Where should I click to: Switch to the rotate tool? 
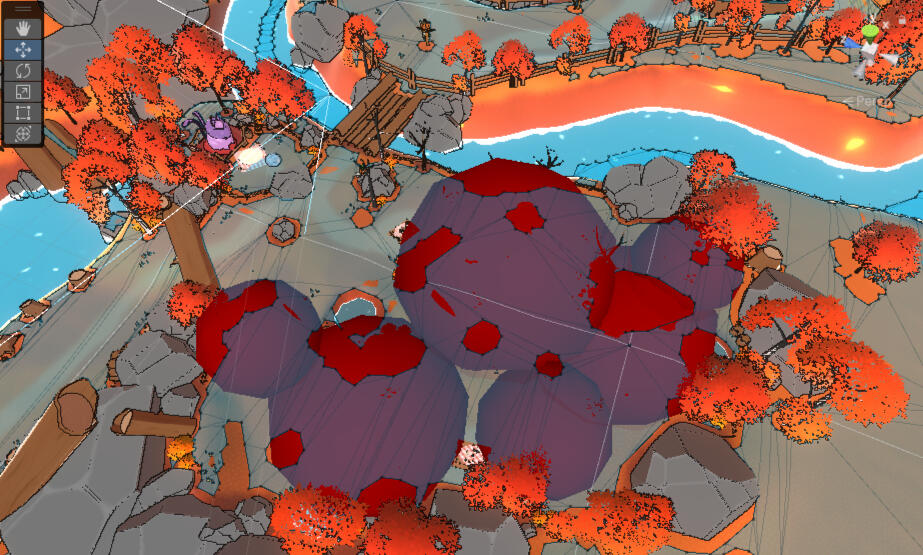coord(23,70)
